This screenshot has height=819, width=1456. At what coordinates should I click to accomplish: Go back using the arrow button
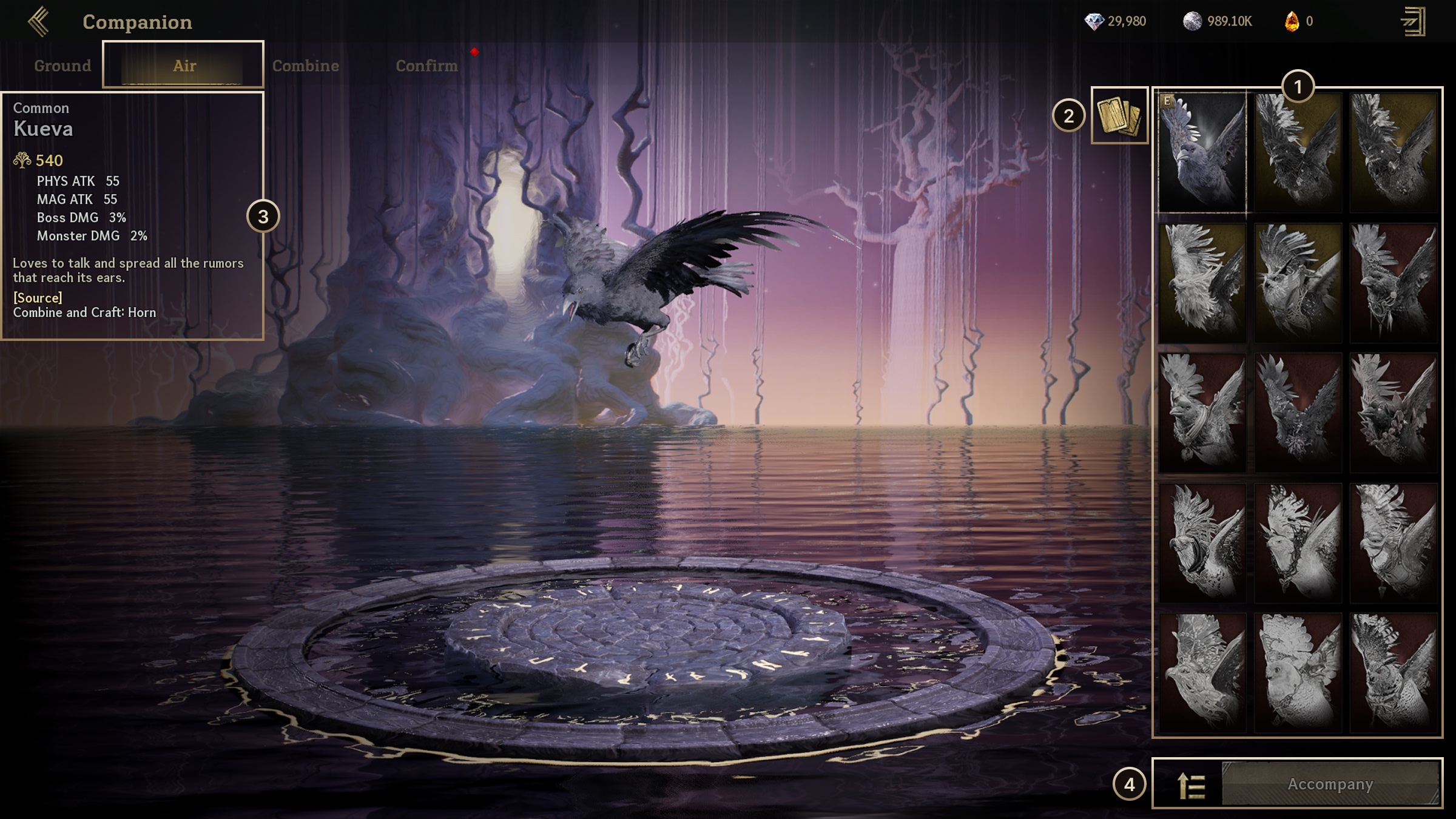(39, 22)
